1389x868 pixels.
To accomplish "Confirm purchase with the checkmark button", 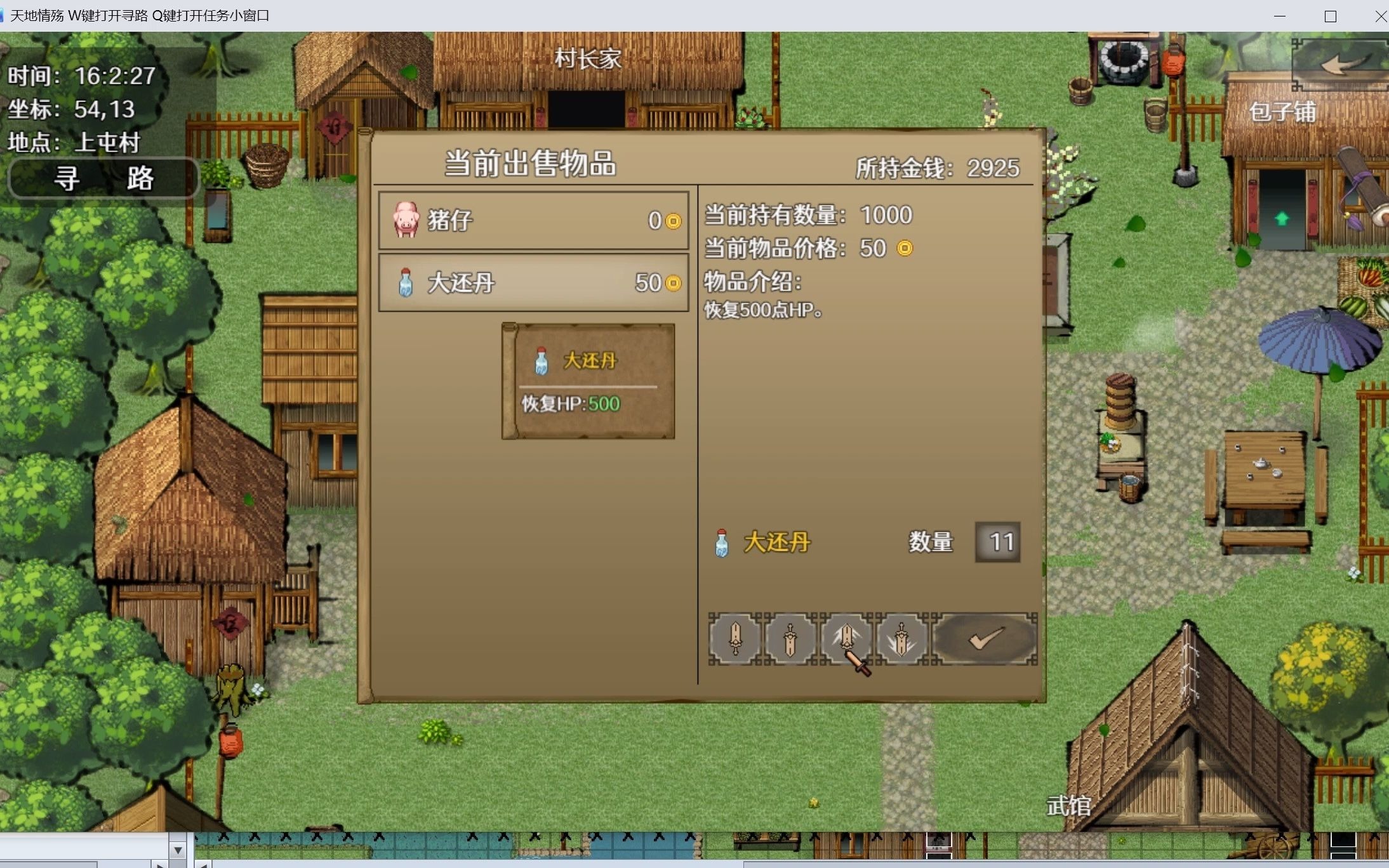I will [985, 640].
